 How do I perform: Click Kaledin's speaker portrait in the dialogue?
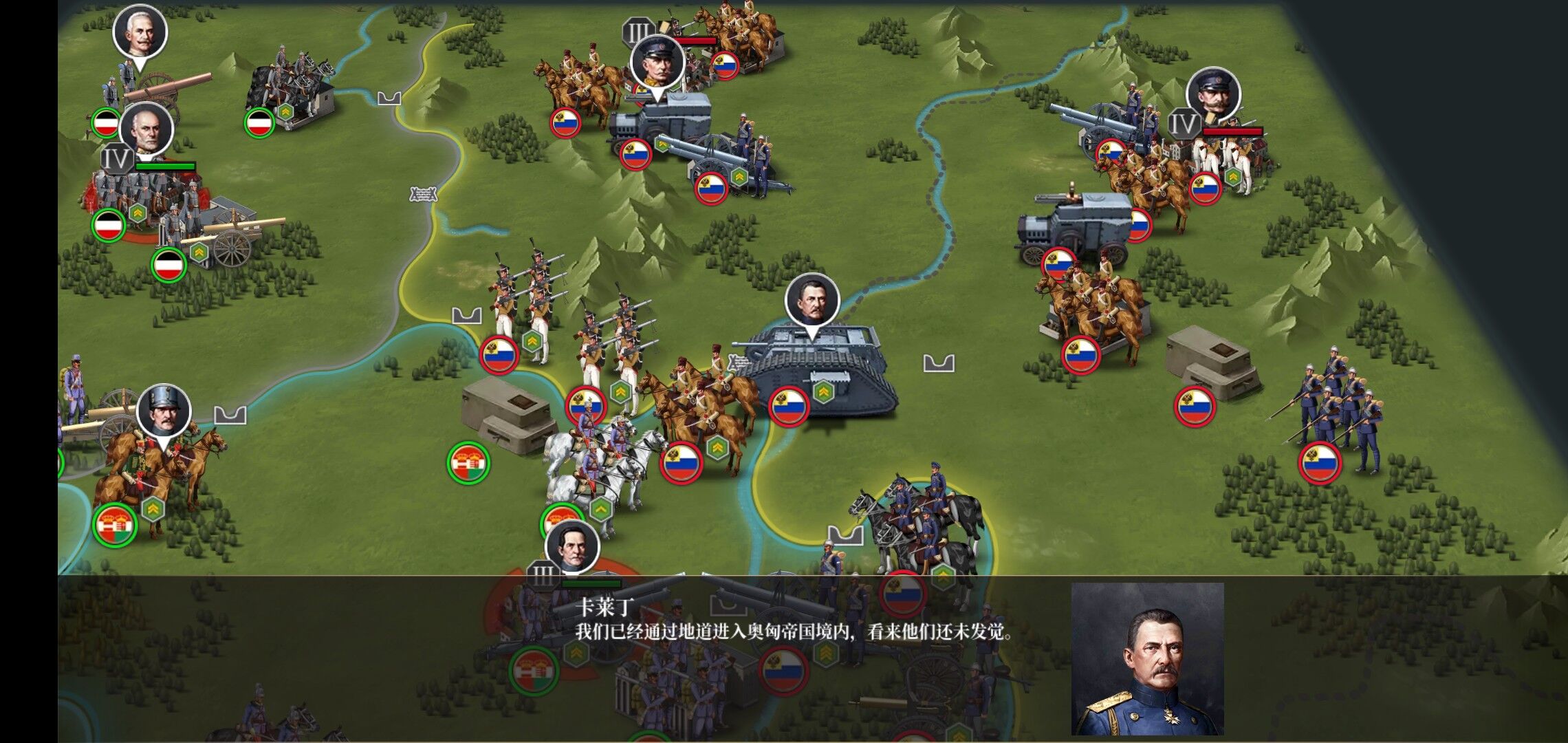tap(1147, 658)
